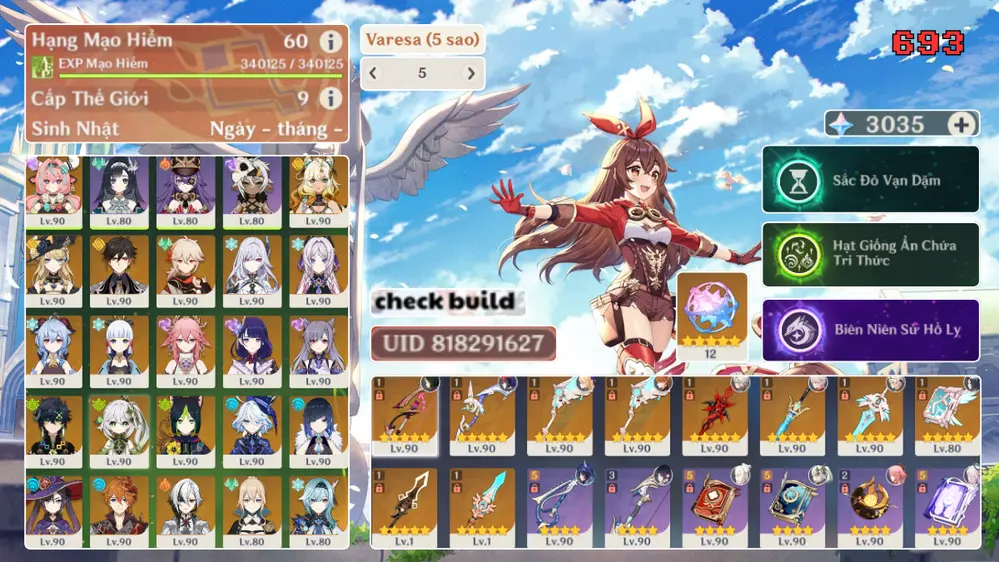999x562 pixels.
Task: Pick Nahida's character portrait
Action: tap(119, 425)
